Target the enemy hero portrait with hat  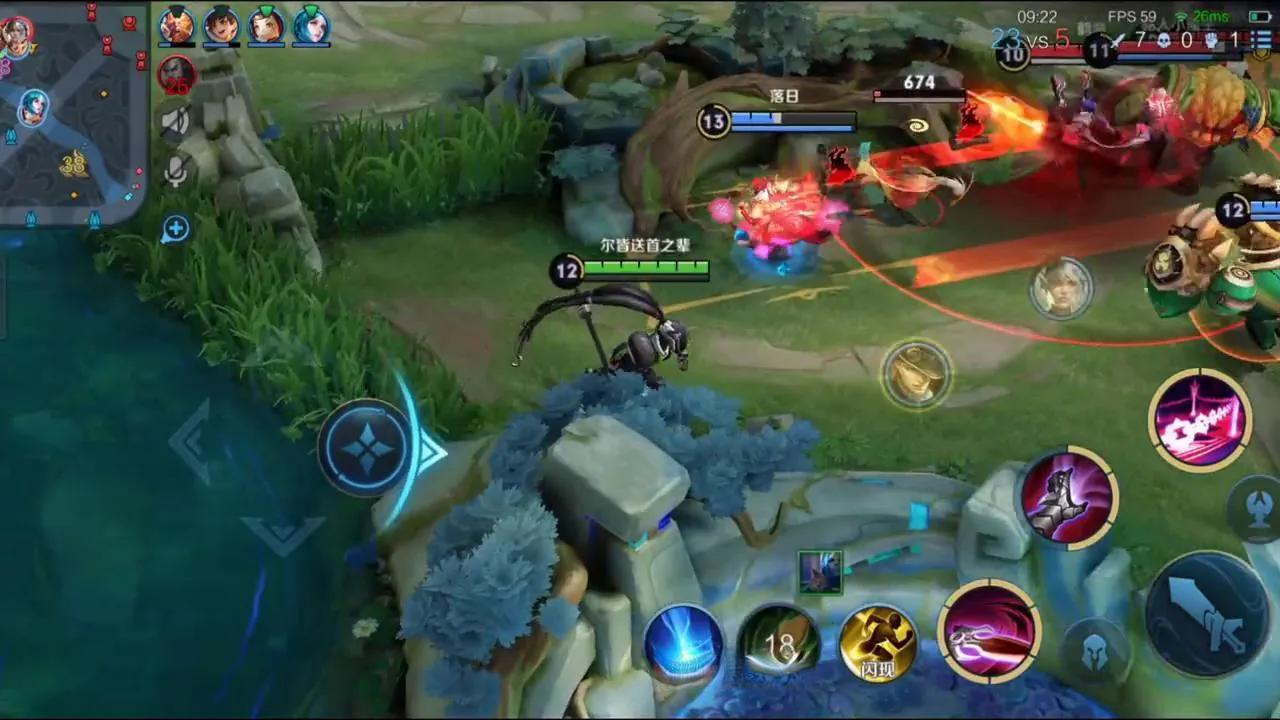point(916,374)
